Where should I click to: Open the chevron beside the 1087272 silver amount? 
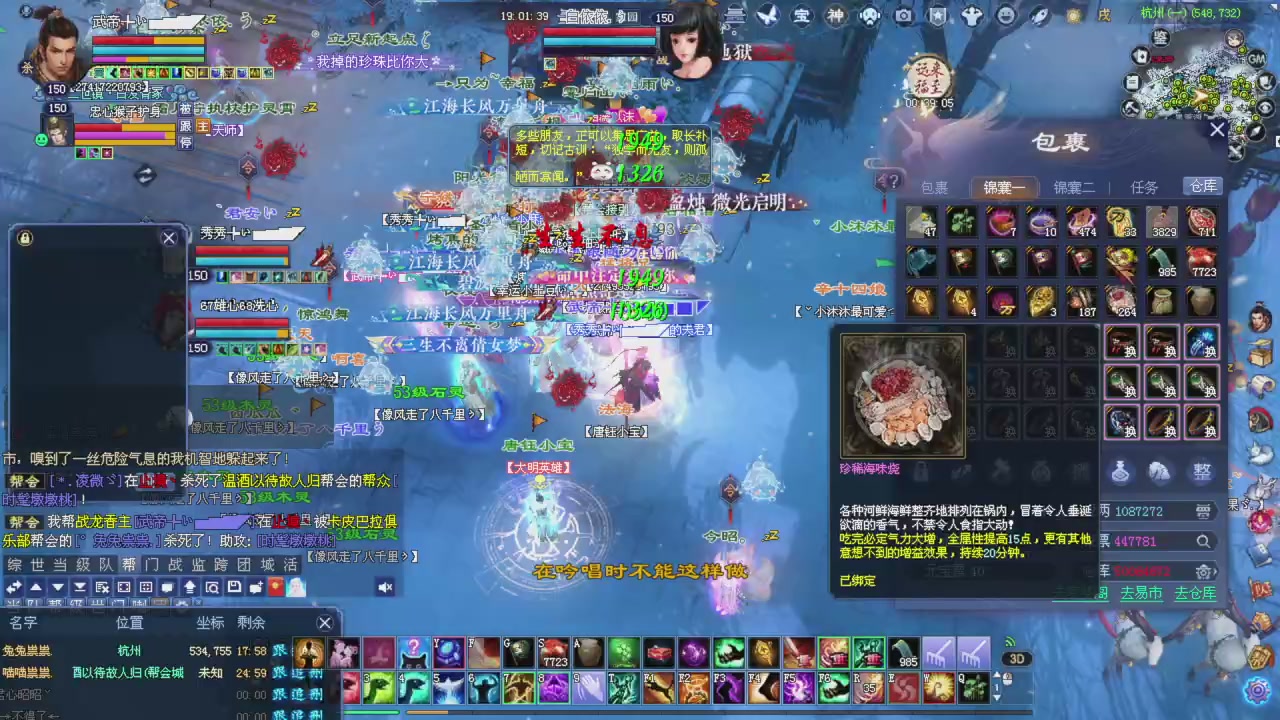point(1203,511)
